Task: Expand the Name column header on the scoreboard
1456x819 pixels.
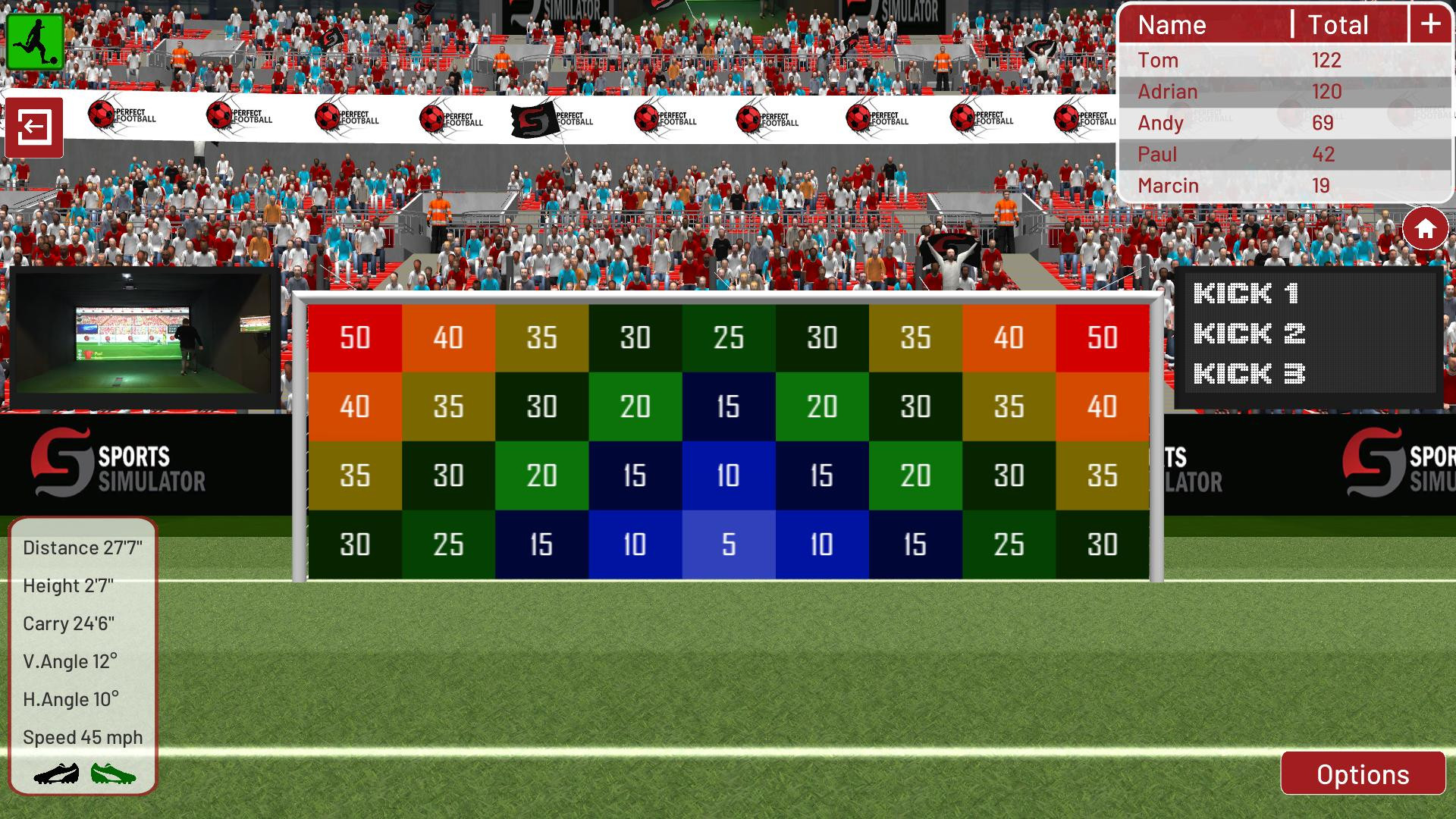Action: point(1172,24)
